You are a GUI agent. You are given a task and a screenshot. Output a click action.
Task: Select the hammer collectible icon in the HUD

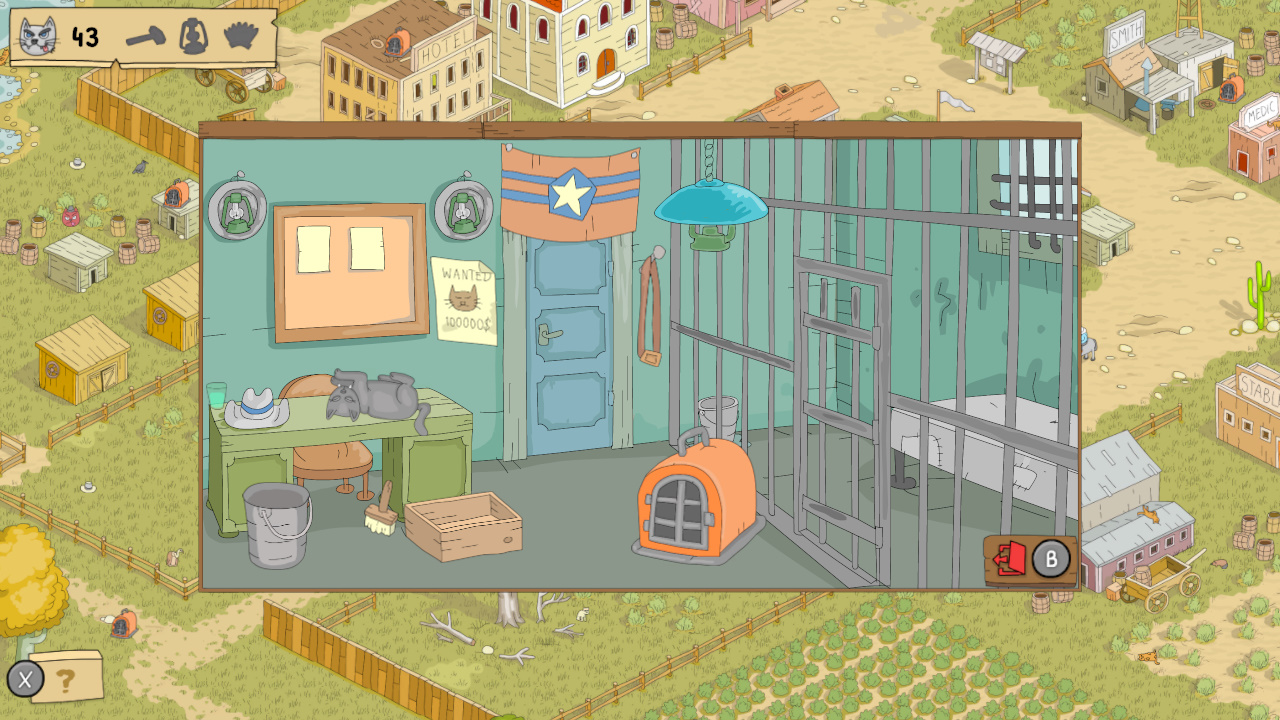pyautogui.click(x=143, y=37)
